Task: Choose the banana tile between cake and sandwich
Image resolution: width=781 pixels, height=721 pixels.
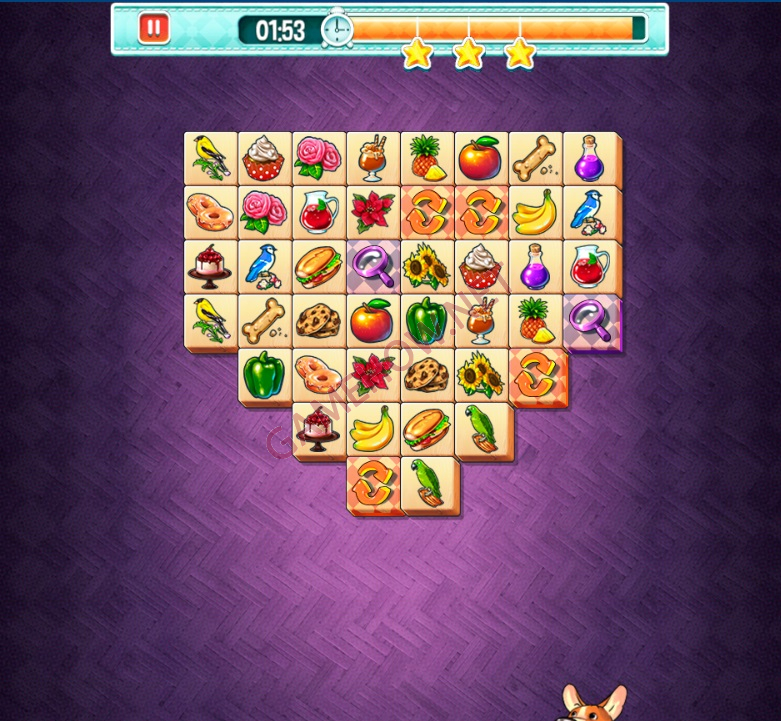Action: click(373, 428)
